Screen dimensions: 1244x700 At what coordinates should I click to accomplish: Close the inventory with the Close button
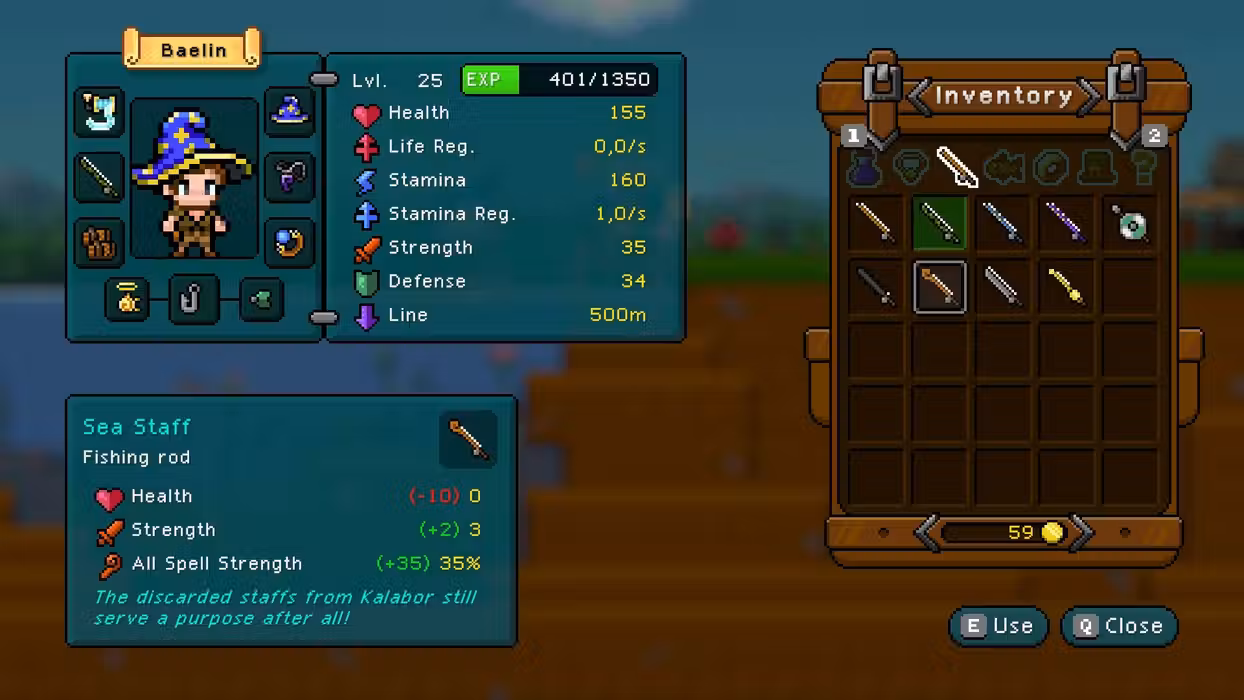(1119, 626)
